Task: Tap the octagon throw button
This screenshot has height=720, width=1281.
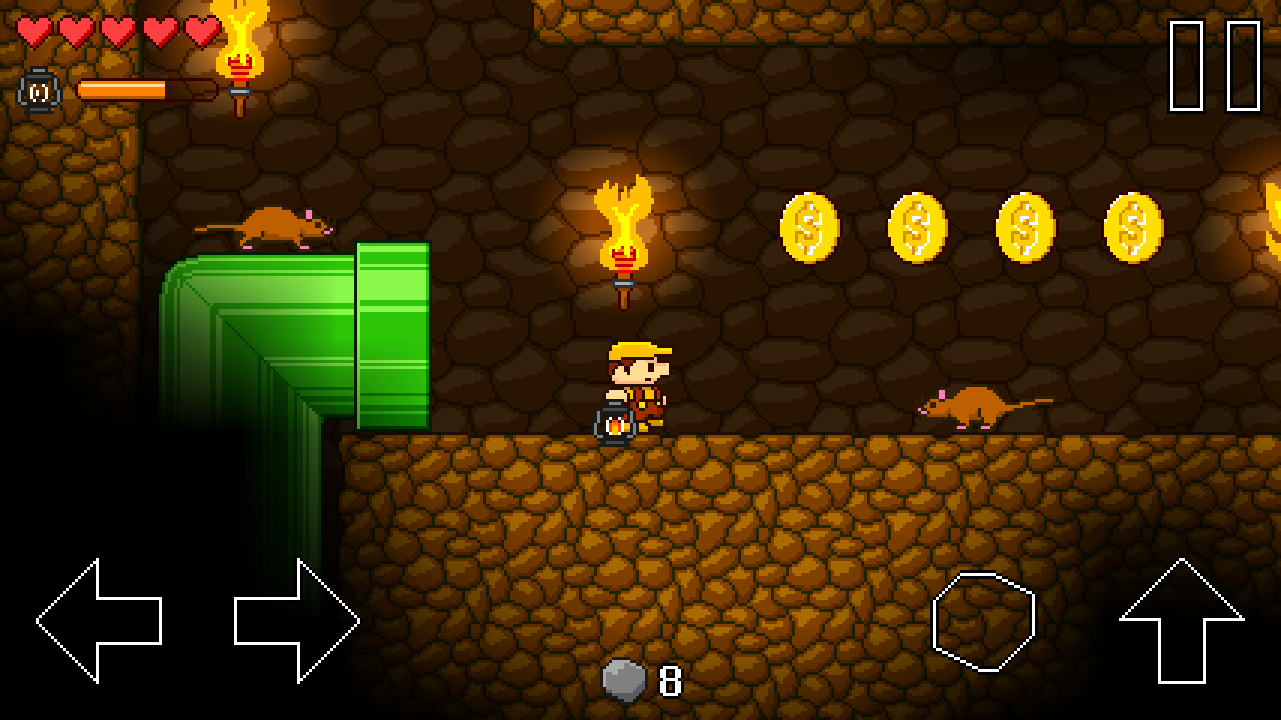Action: (x=984, y=621)
